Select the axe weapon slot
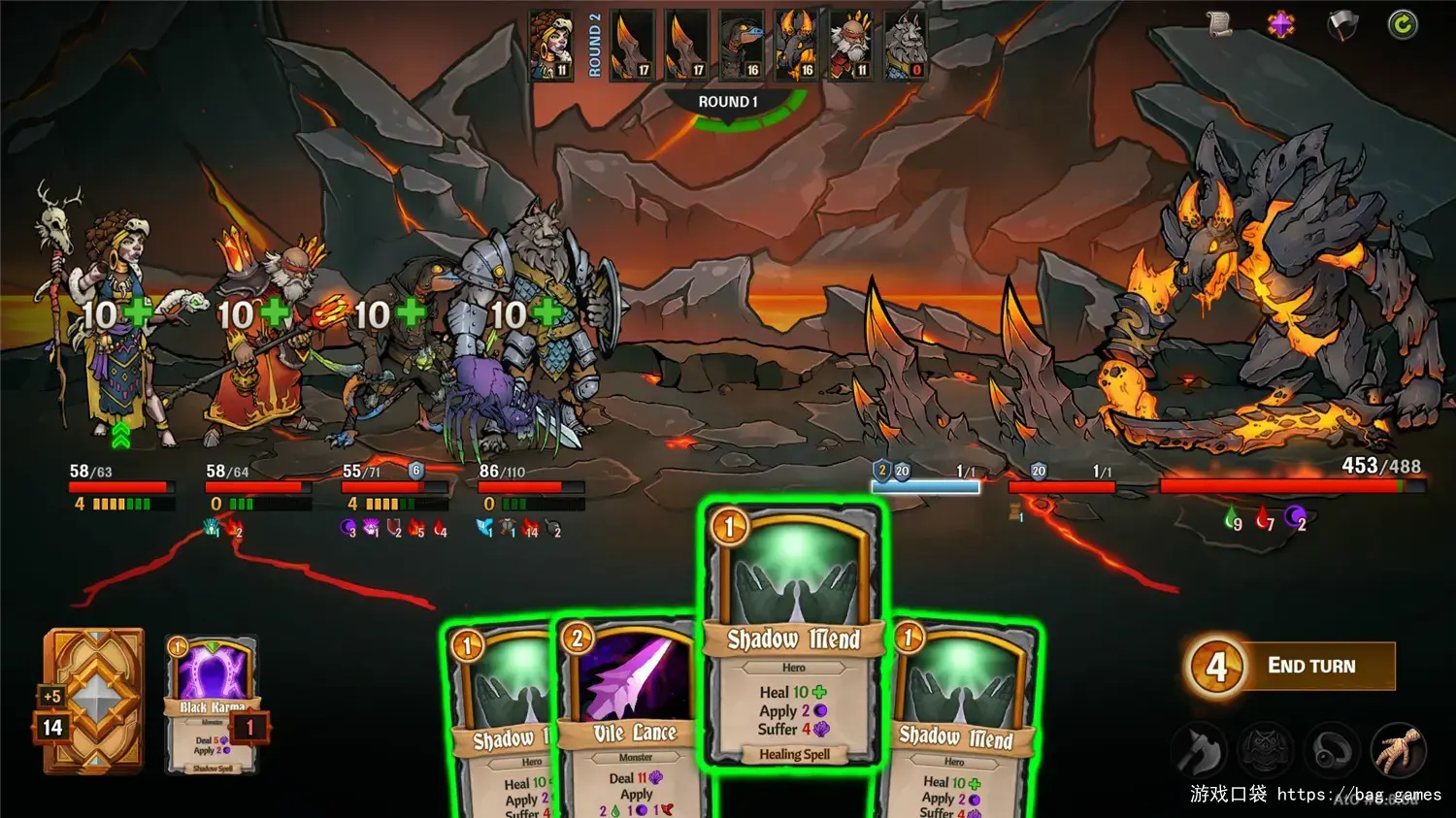The image size is (1456, 818). (x=1200, y=749)
